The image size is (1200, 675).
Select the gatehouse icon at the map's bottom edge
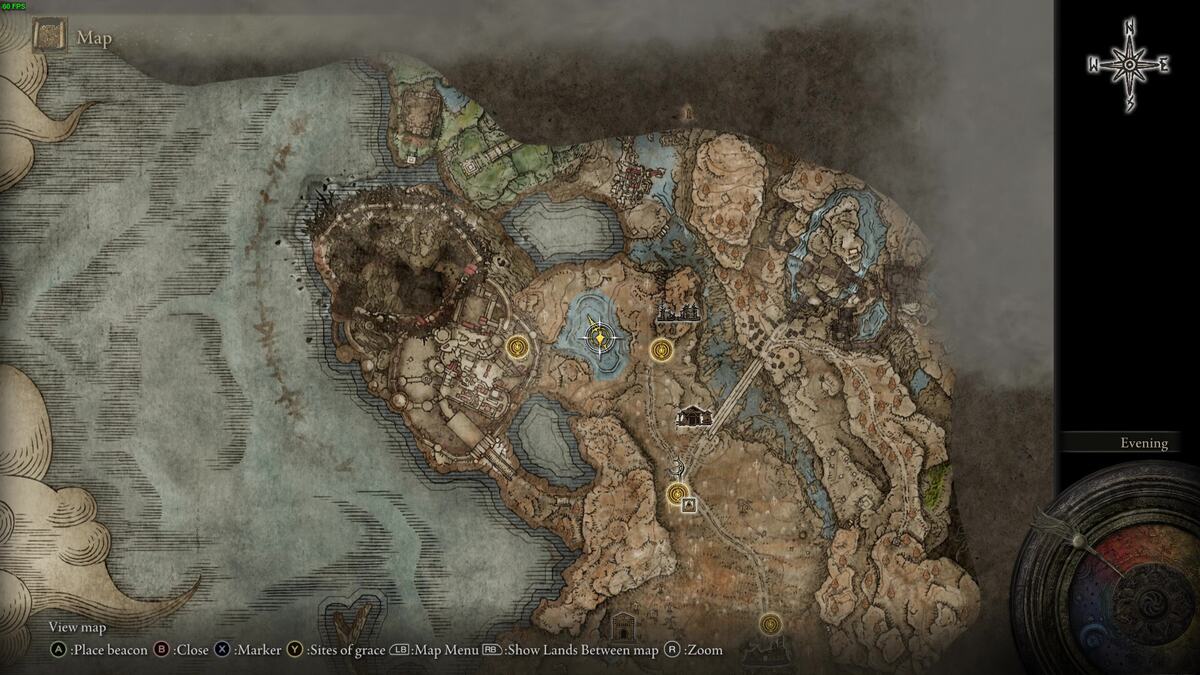tap(624, 627)
